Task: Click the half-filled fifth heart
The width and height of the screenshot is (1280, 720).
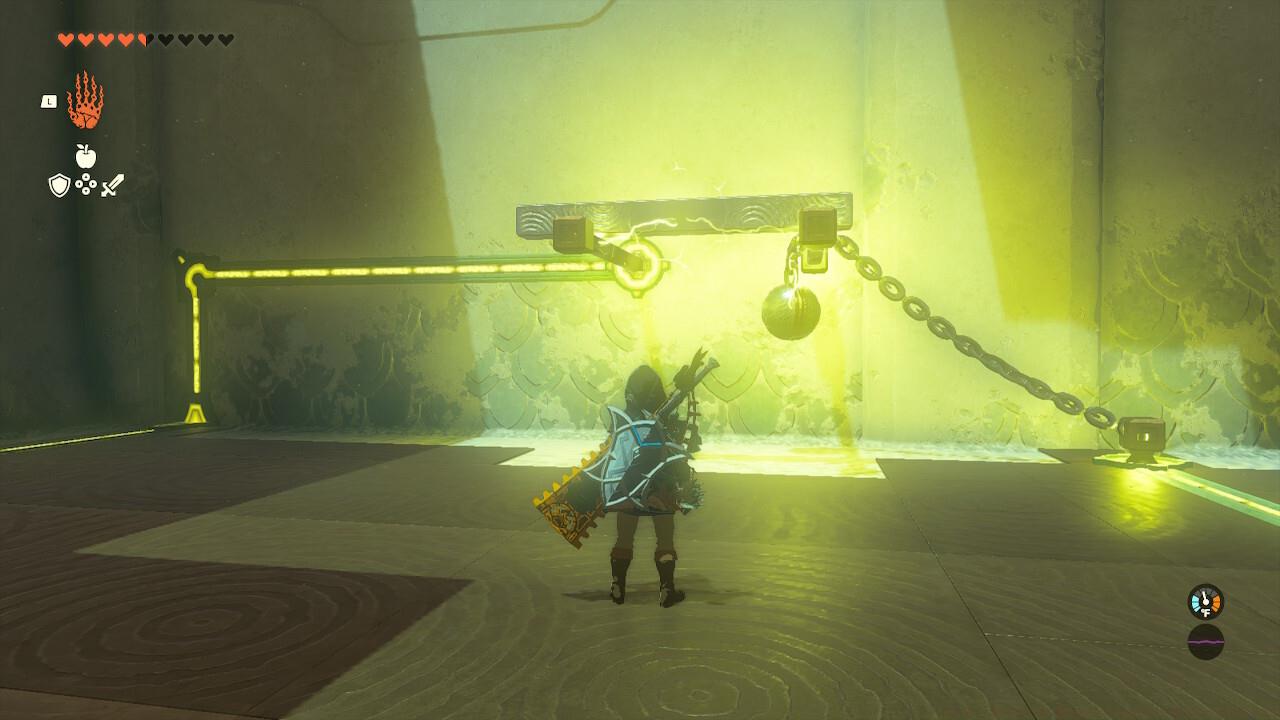Action: [x=141, y=40]
